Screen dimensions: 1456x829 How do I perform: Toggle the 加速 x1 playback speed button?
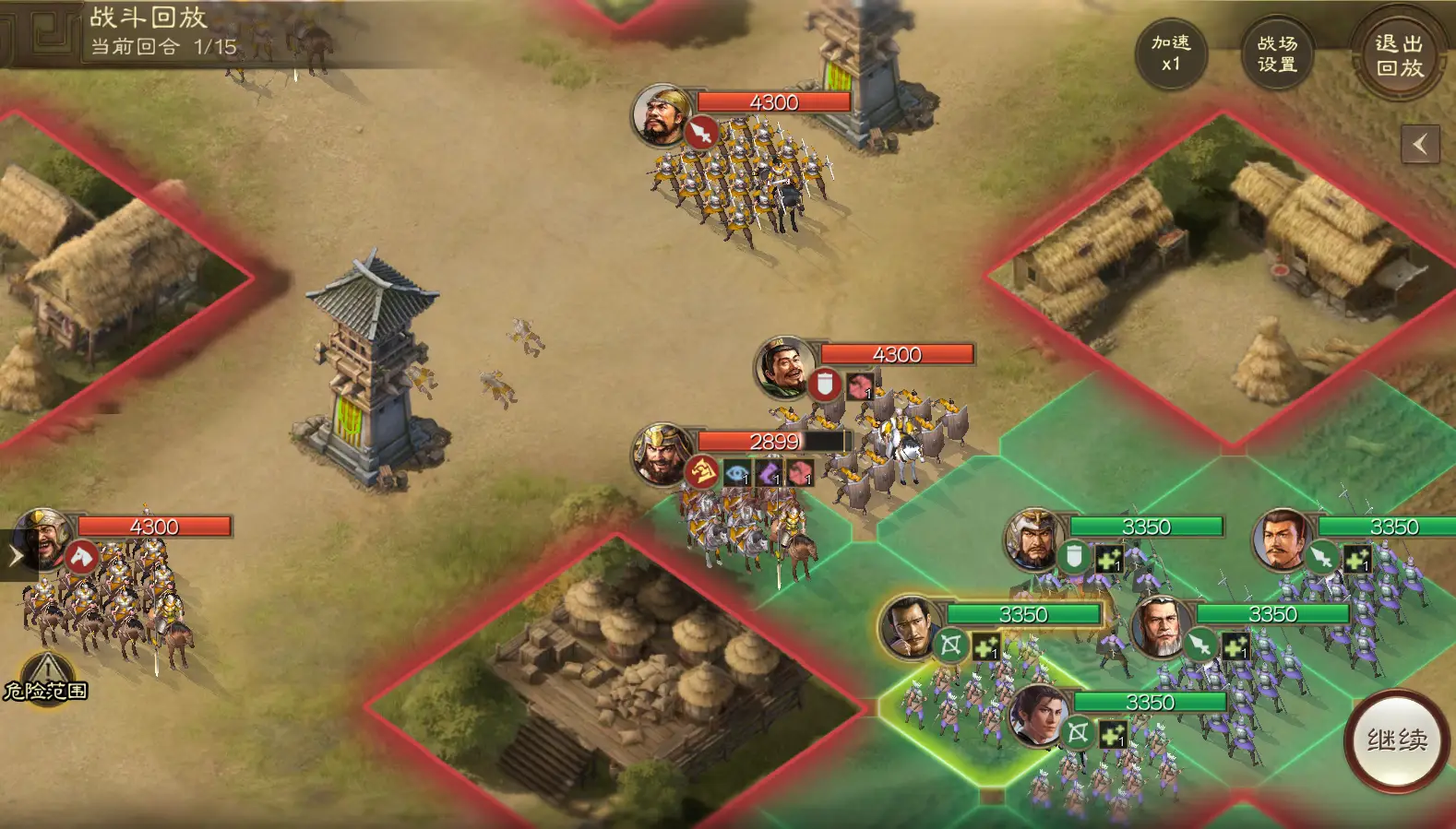pos(1171,53)
